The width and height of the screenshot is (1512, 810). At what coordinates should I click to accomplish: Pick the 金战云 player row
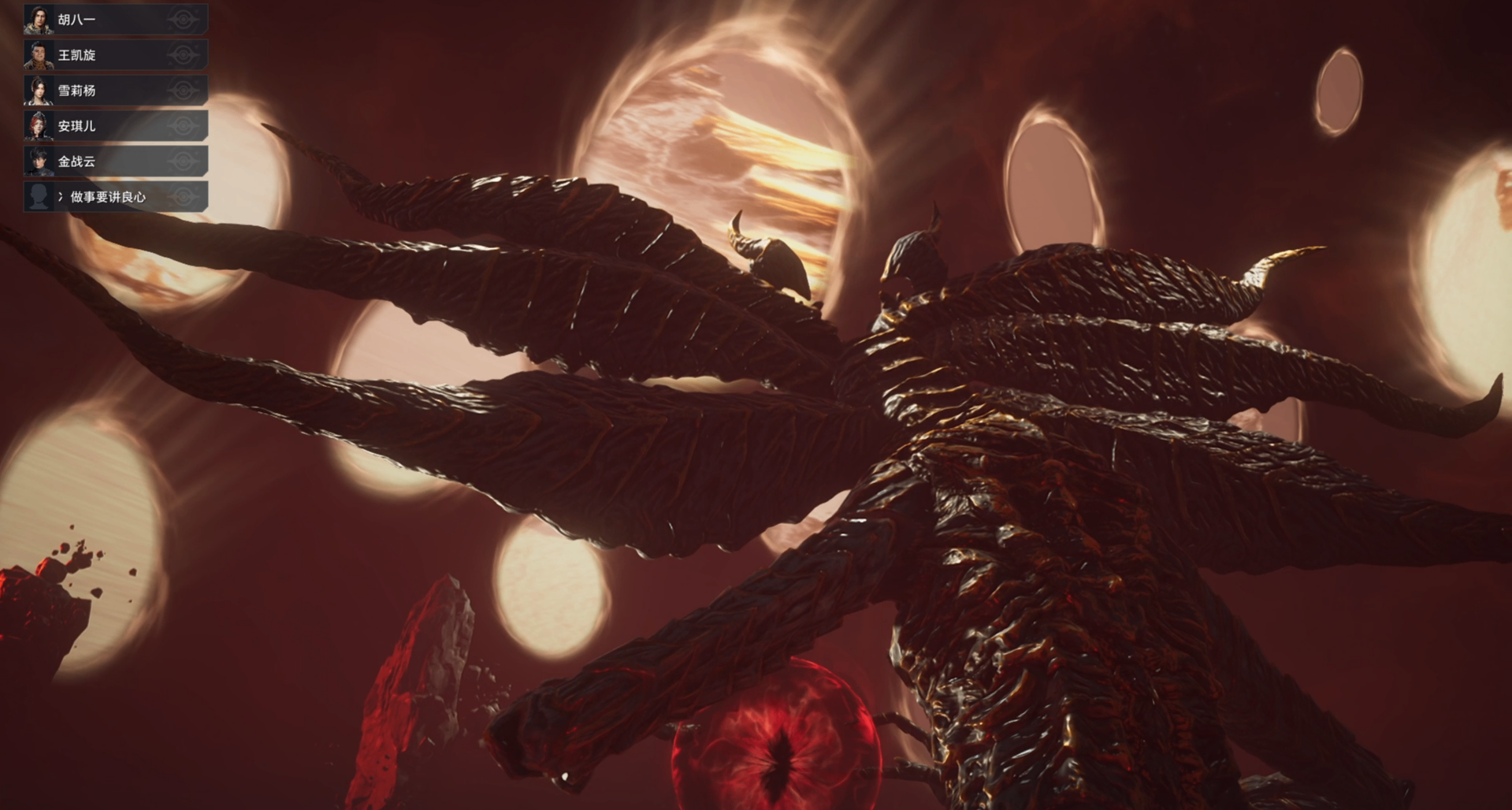115,162
